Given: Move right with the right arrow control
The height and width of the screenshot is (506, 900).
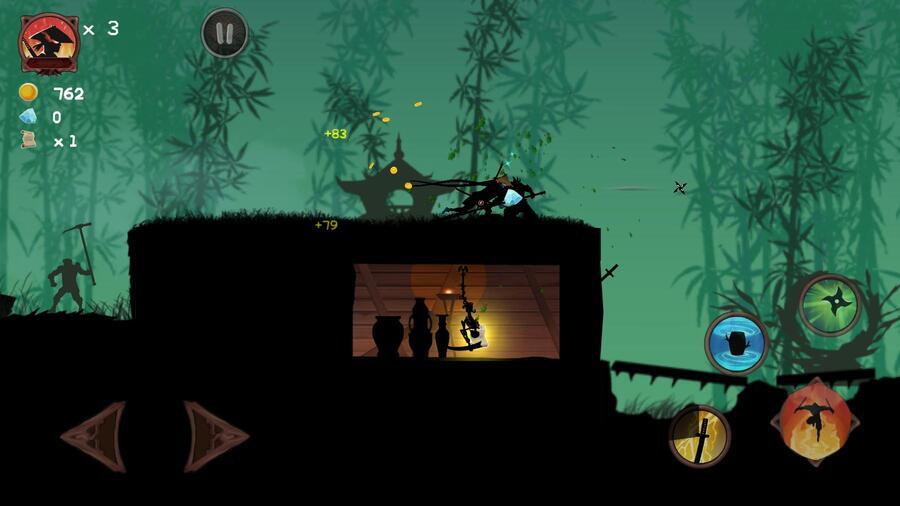Looking at the screenshot, I should click(215, 436).
